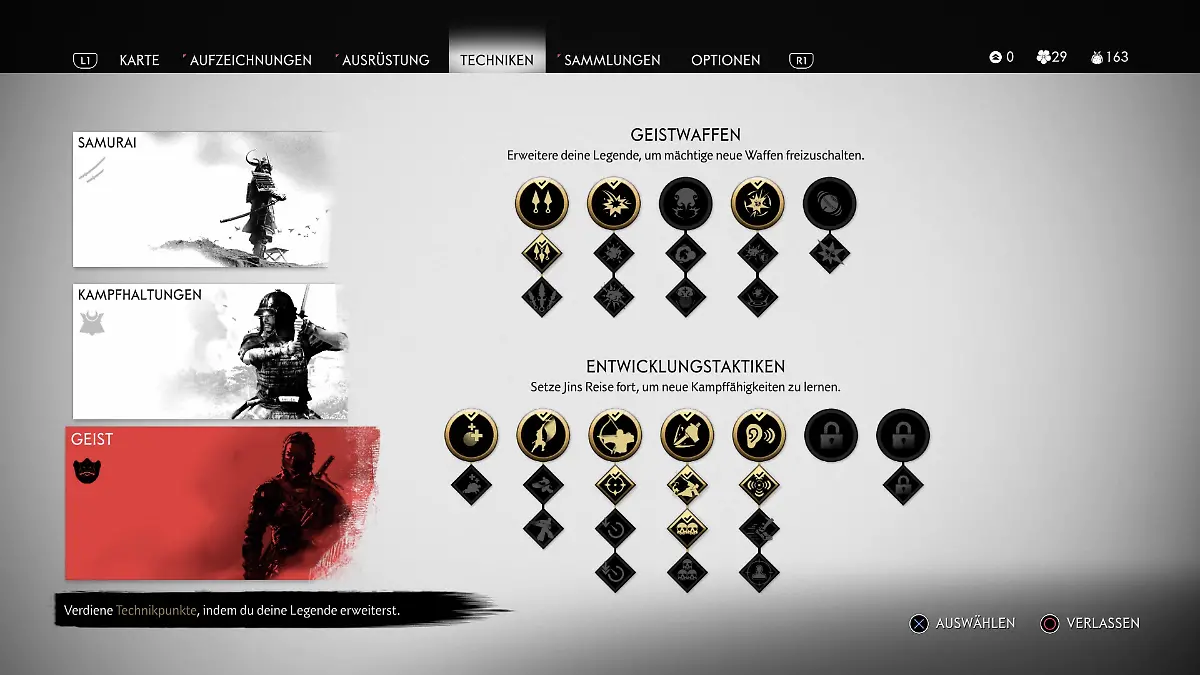Select the ear listening tactic circle
The height and width of the screenshot is (675, 1200).
759,435
